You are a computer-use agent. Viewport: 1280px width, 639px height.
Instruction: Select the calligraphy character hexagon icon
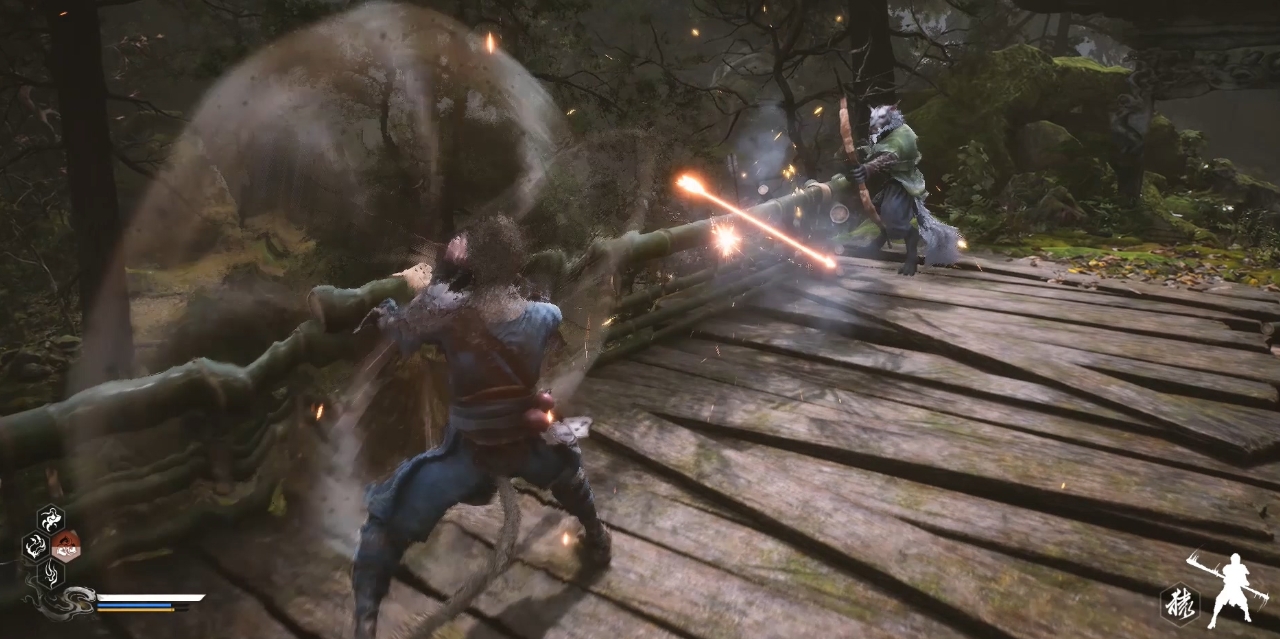coord(1179,603)
